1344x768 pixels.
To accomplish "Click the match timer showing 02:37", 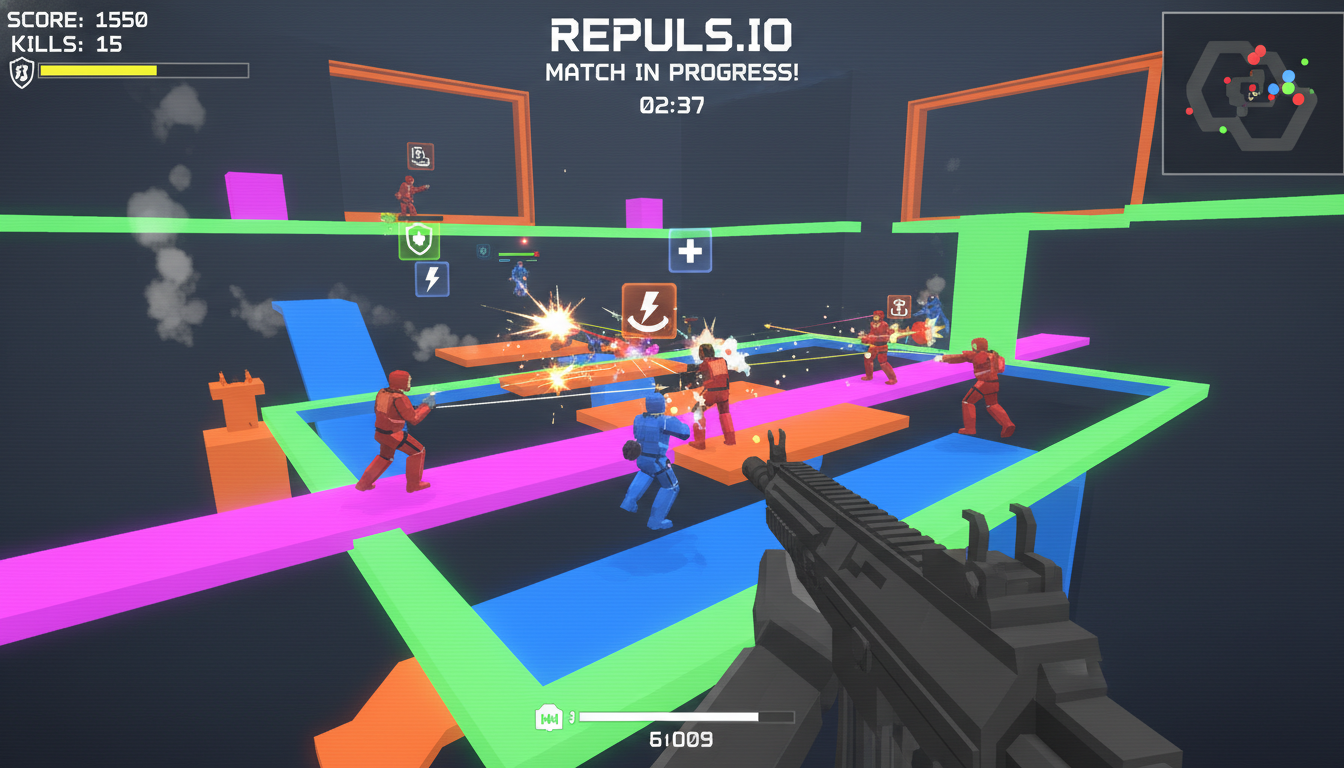I will (672, 105).
